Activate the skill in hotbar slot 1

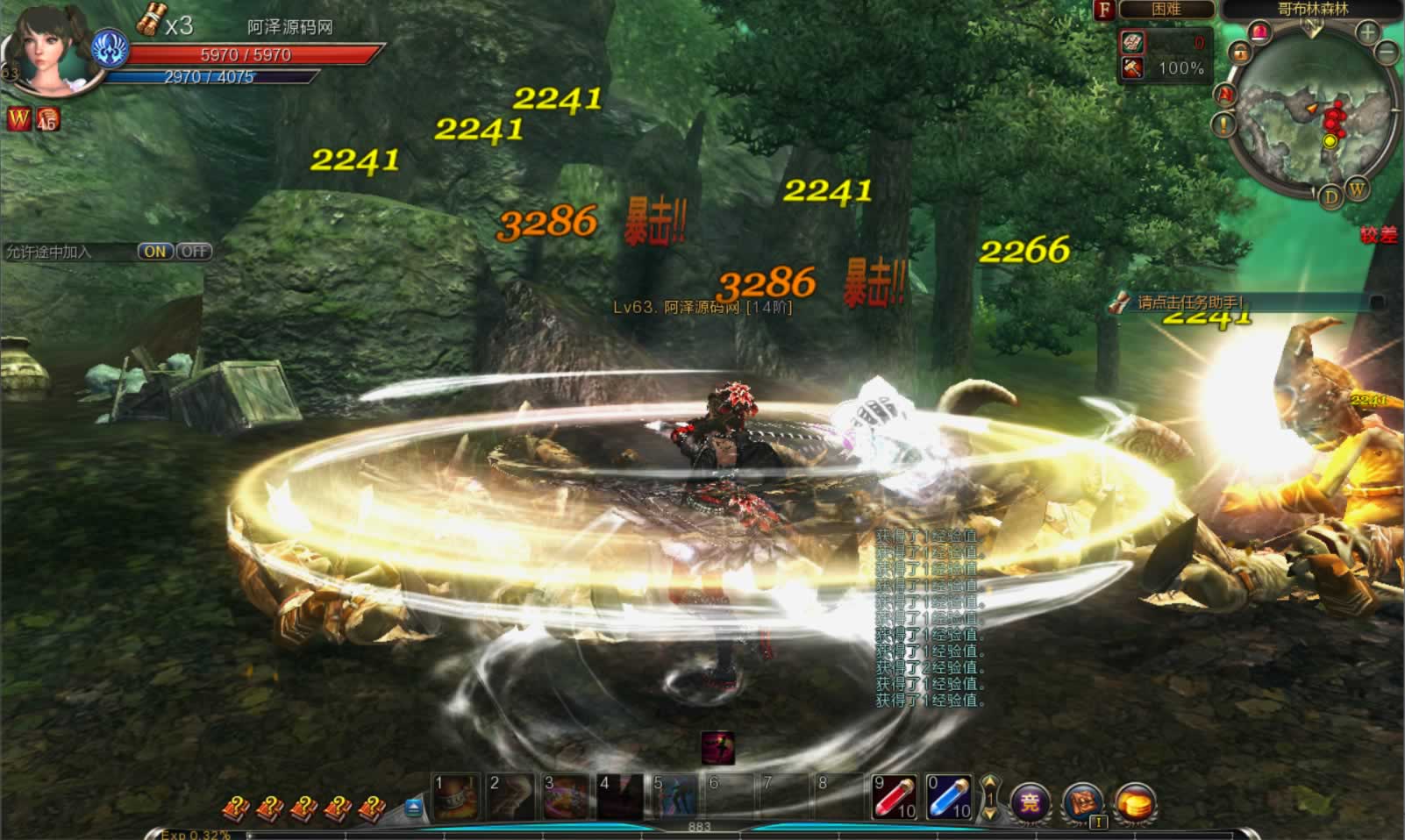coord(456,797)
